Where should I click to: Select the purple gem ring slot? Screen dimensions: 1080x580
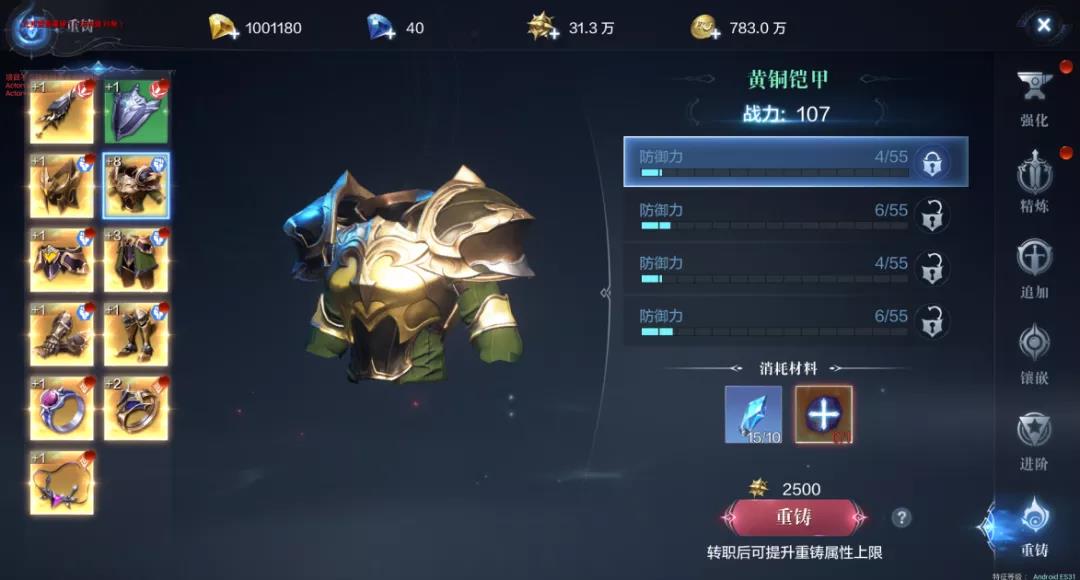pyautogui.click(x=61, y=408)
